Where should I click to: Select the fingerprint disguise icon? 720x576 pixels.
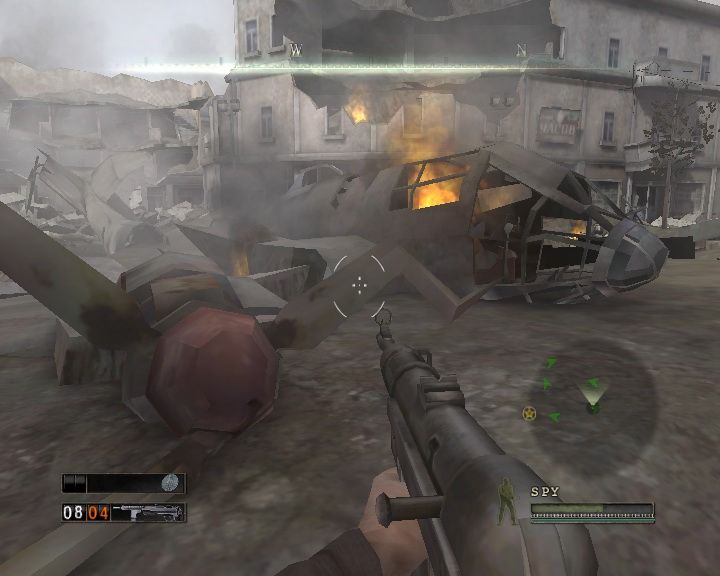pos(171,483)
